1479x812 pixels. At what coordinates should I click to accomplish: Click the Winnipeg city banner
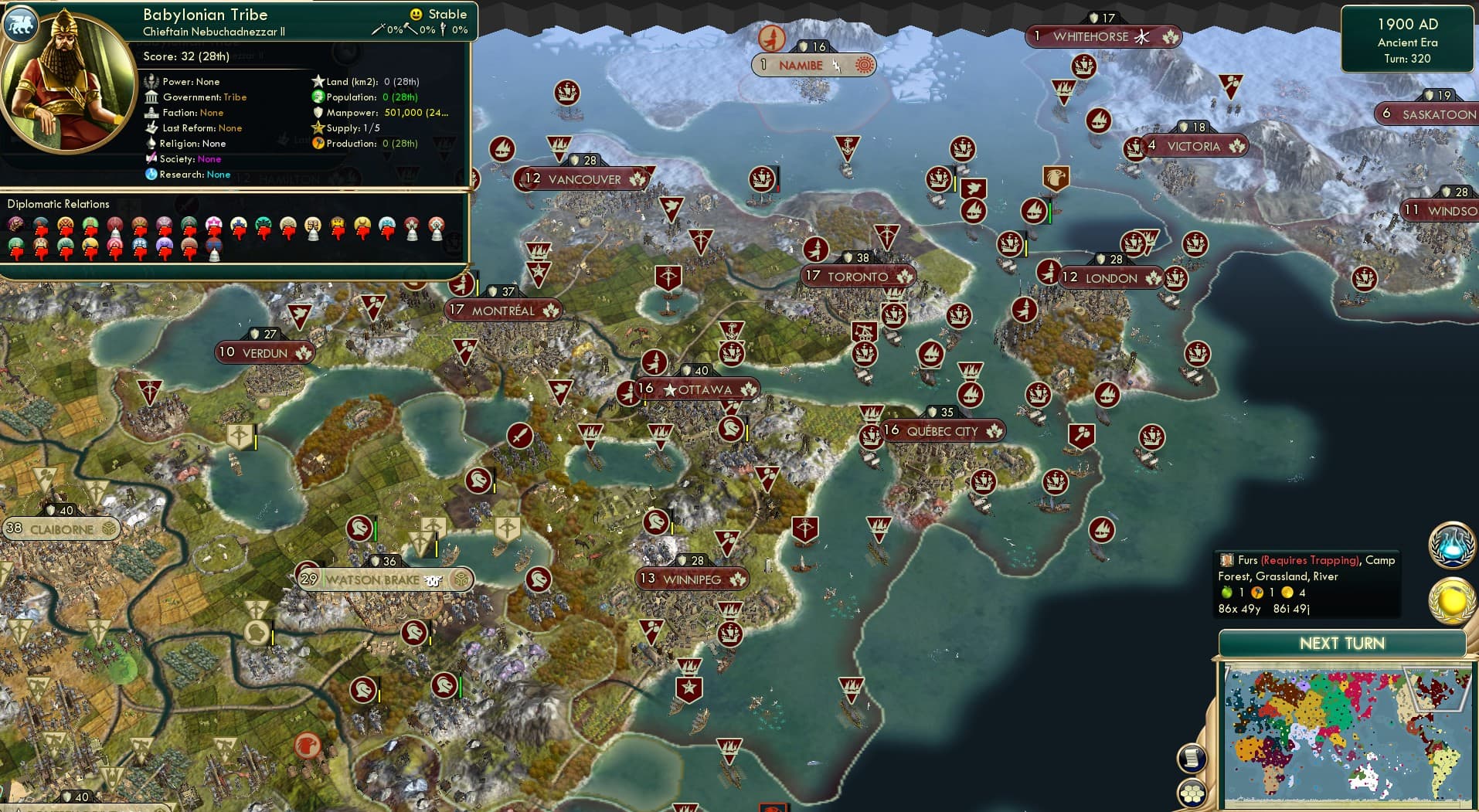692,578
